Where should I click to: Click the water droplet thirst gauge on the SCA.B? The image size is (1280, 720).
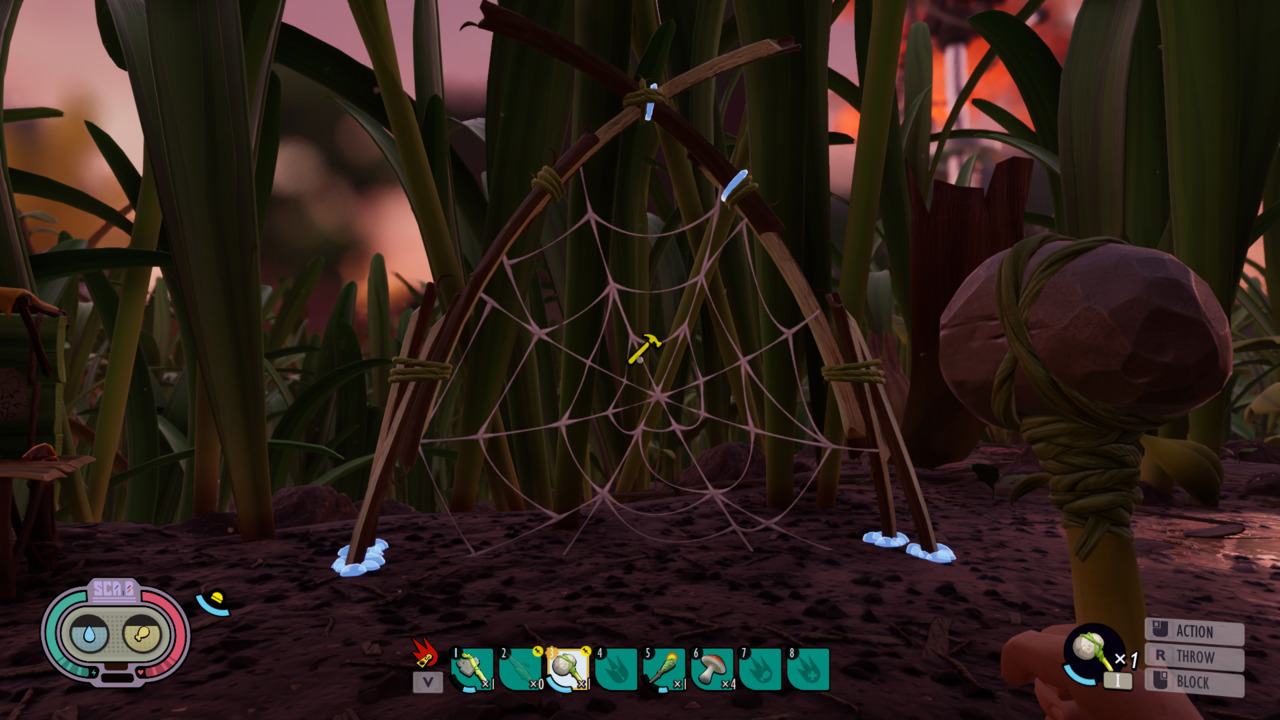pos(89,634)
